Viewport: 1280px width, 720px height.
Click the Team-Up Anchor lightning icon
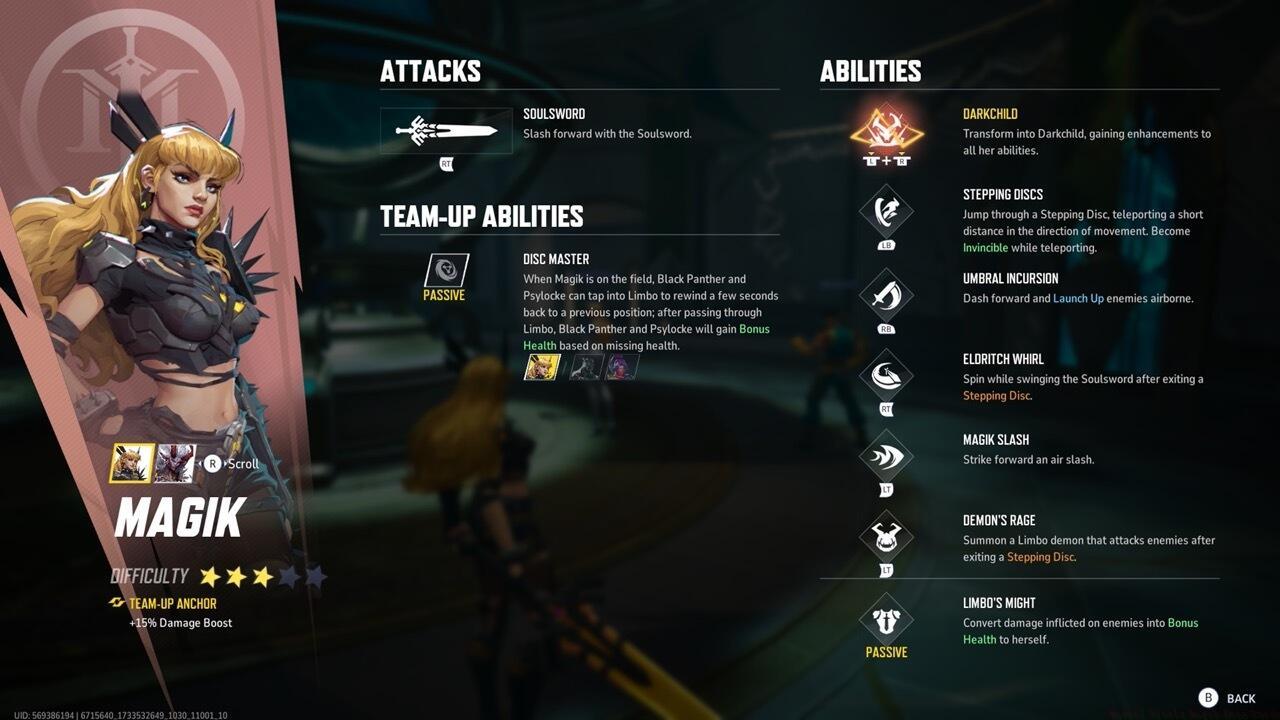tap(115, 603)
